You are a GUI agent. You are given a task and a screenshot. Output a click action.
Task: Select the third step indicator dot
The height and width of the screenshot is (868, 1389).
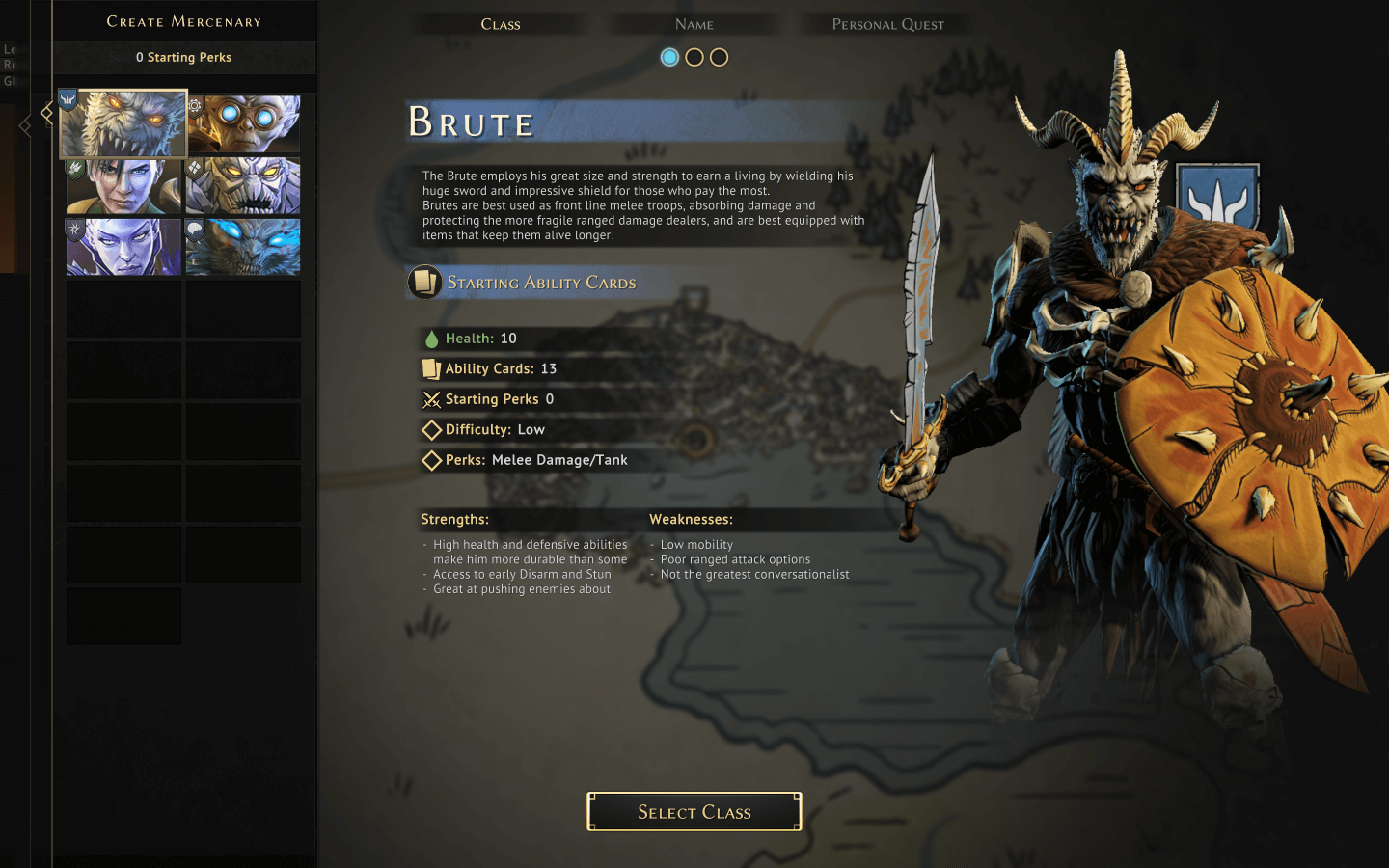[720, 57]
